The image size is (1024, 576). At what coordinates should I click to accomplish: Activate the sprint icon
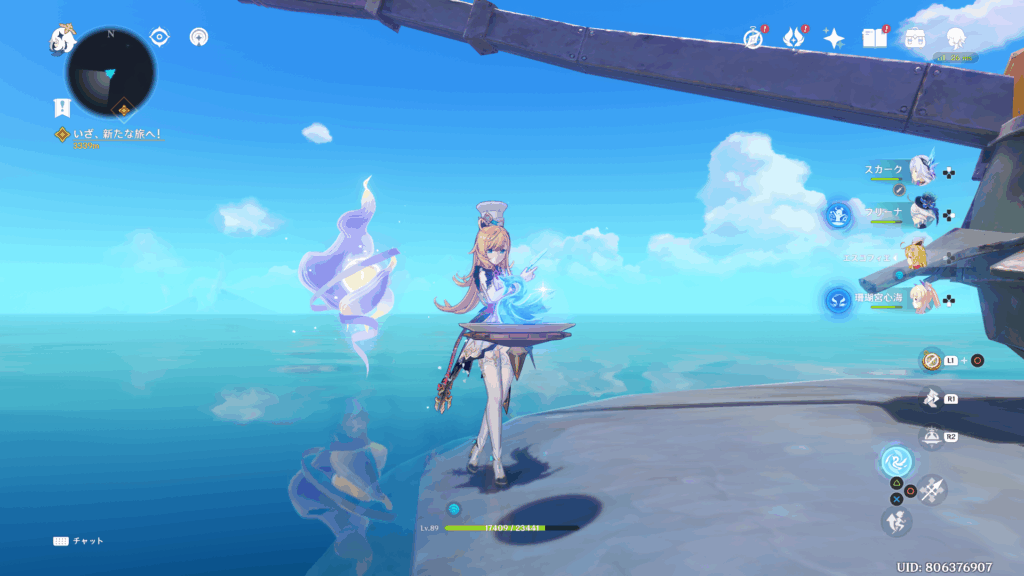click(x=895, y=520)
